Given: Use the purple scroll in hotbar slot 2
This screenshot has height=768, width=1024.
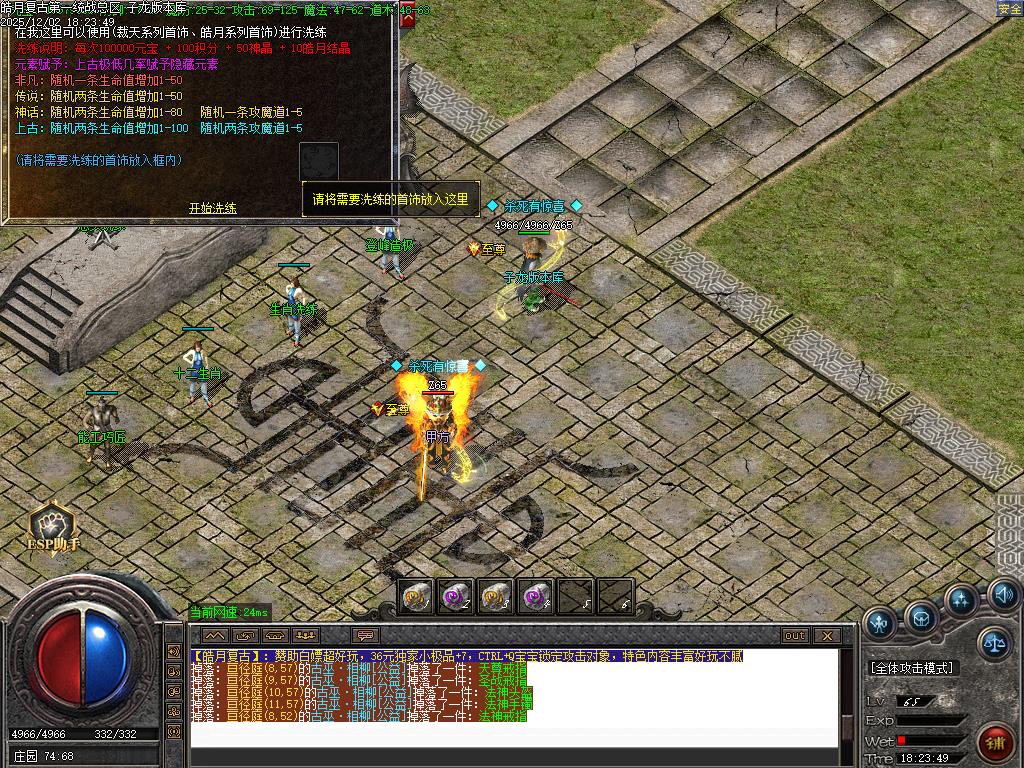Looking at the screenshot, I should [x=456, y=597].
